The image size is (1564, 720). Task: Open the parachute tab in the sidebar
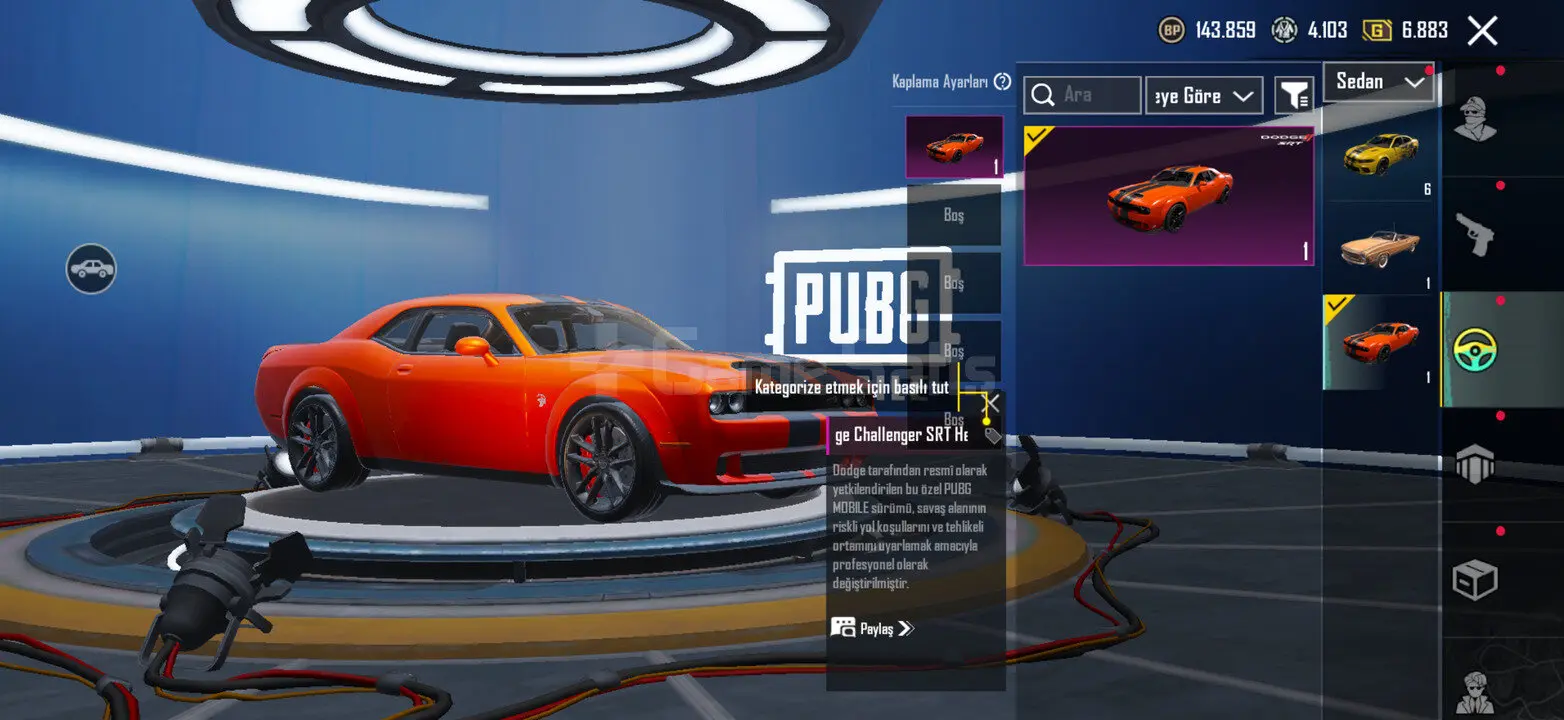click(x=1474, y=464)
